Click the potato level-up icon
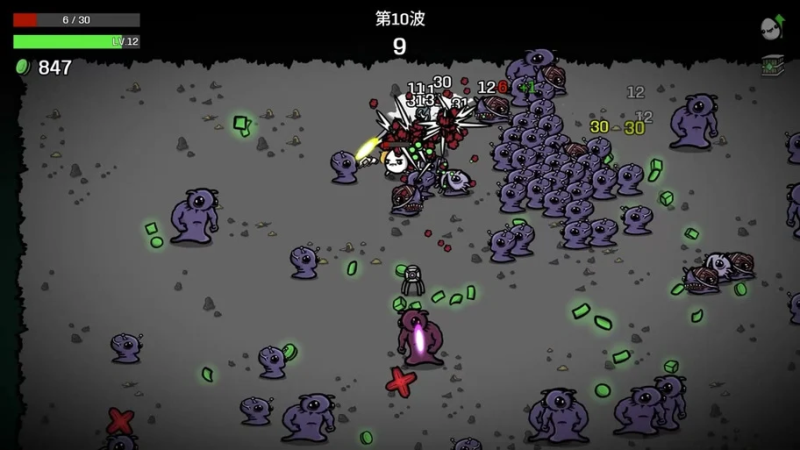The width and height of the screenshot is (800, 450). tap(771, 27)
